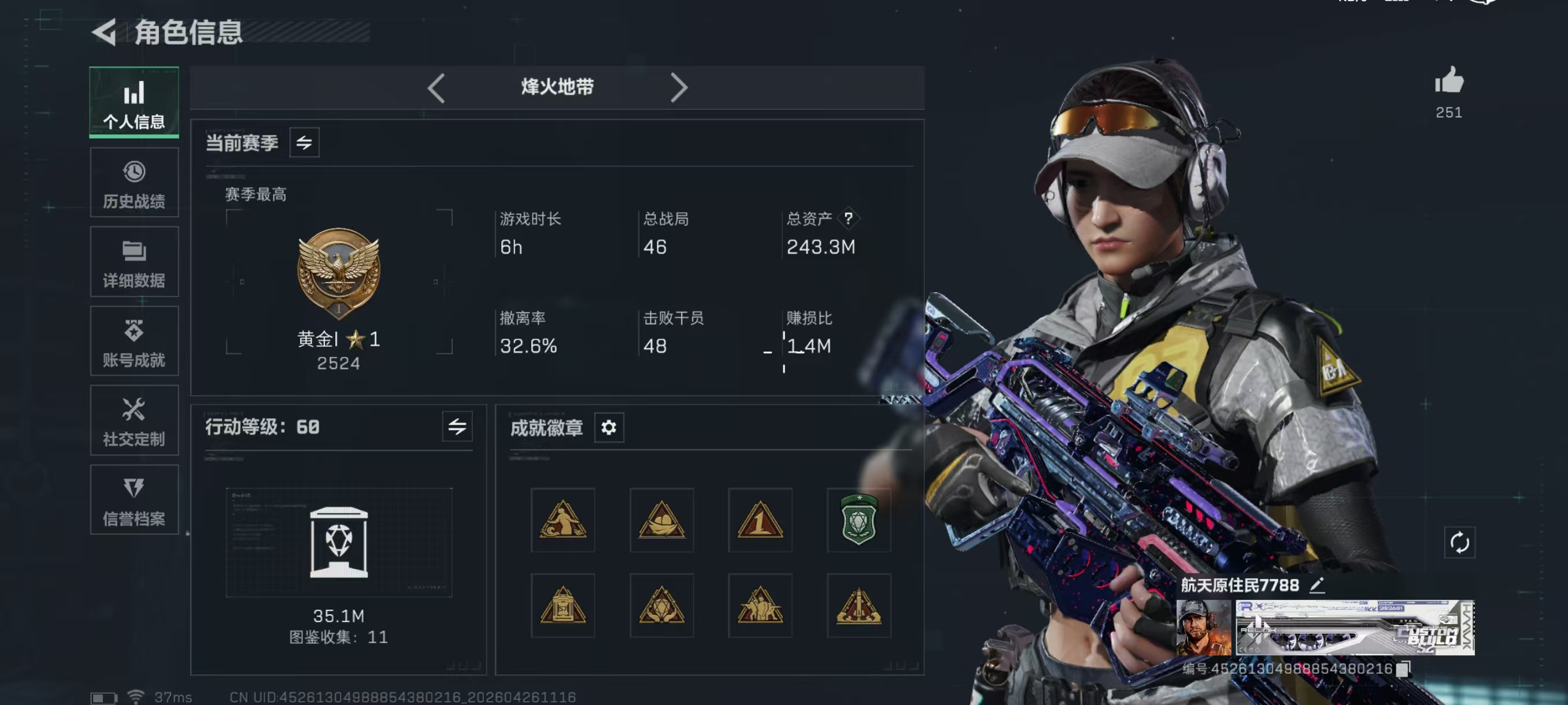Select the 个人信息 tab
This screenshot has width=1568, height=705.
[x=134, y=102]
